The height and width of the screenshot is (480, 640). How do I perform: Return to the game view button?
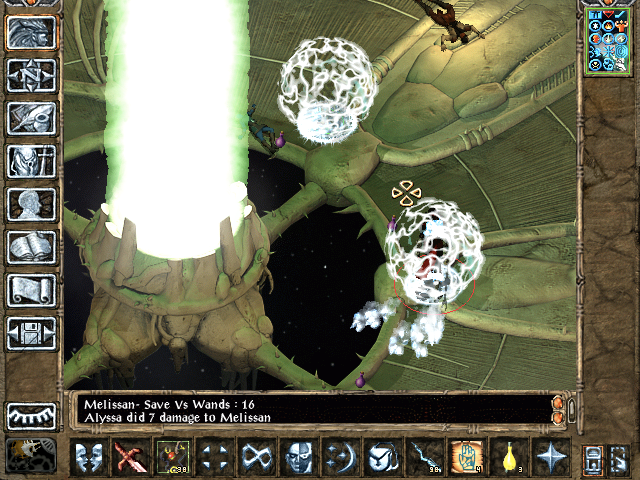[x=31, y=33]
